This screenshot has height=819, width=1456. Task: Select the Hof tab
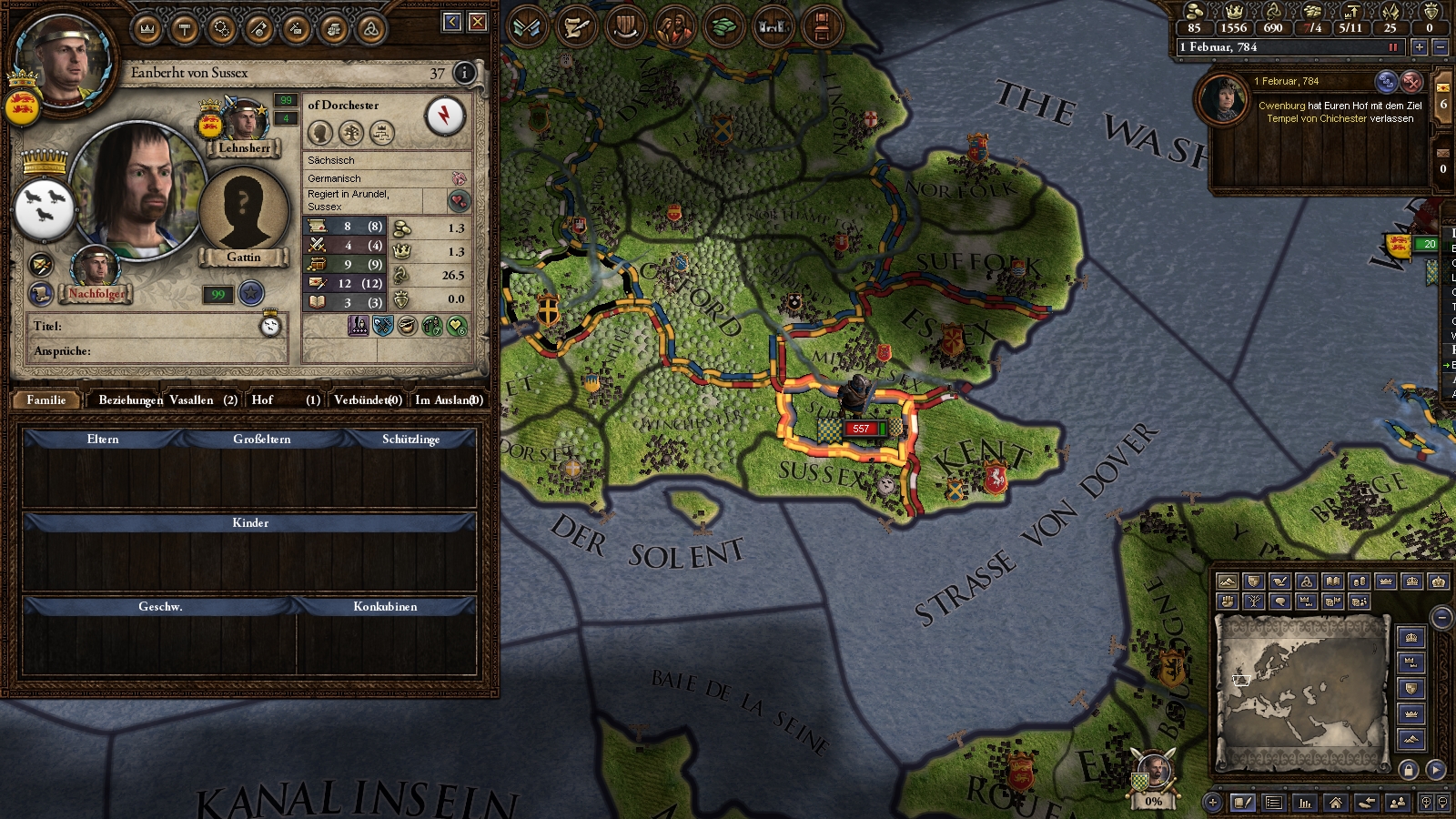[286, 399]
